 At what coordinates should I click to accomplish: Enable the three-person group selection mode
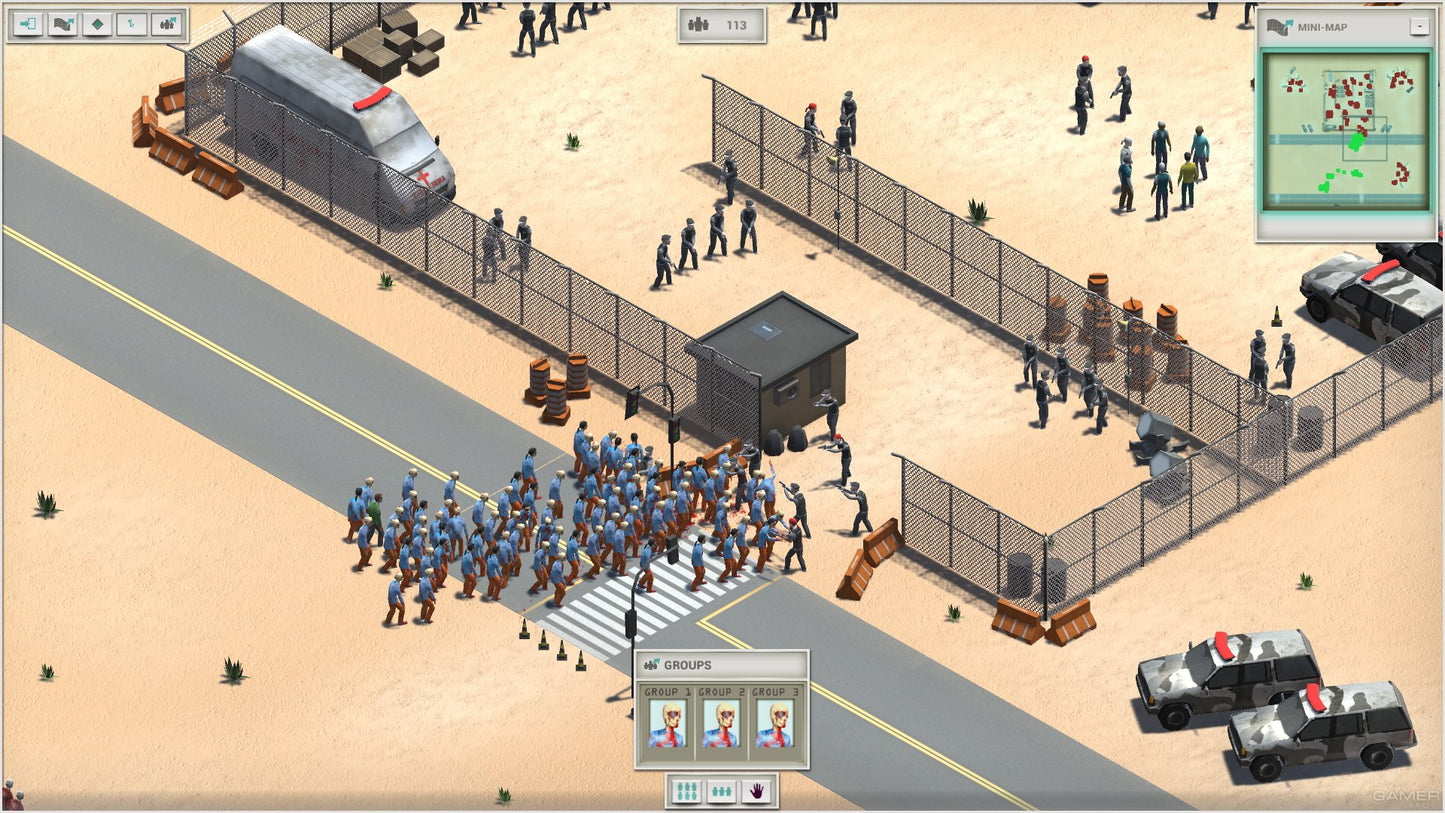click(x=722, y=789)
